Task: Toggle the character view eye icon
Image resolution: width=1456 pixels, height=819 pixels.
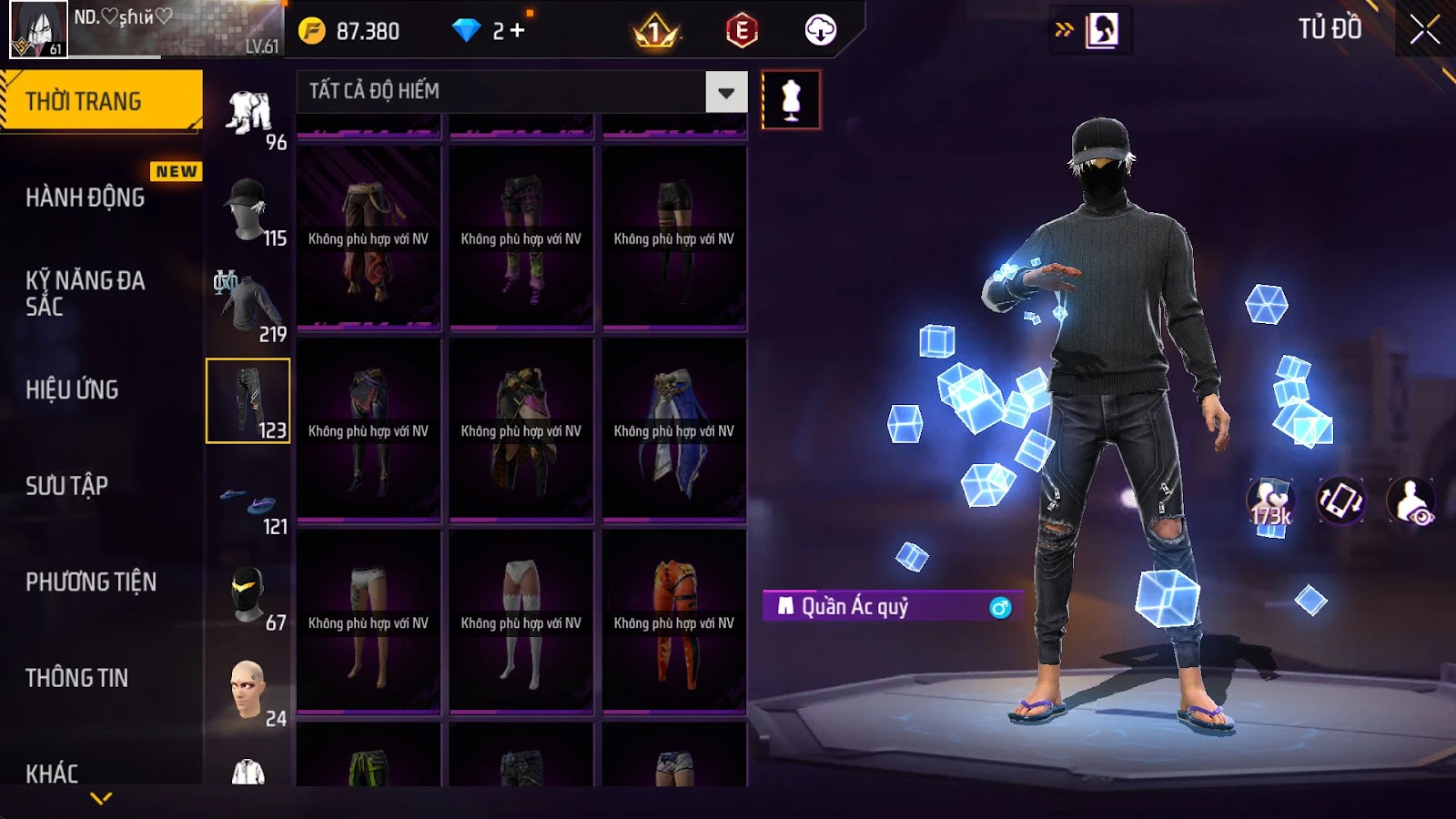Action: pos(1411,501)
